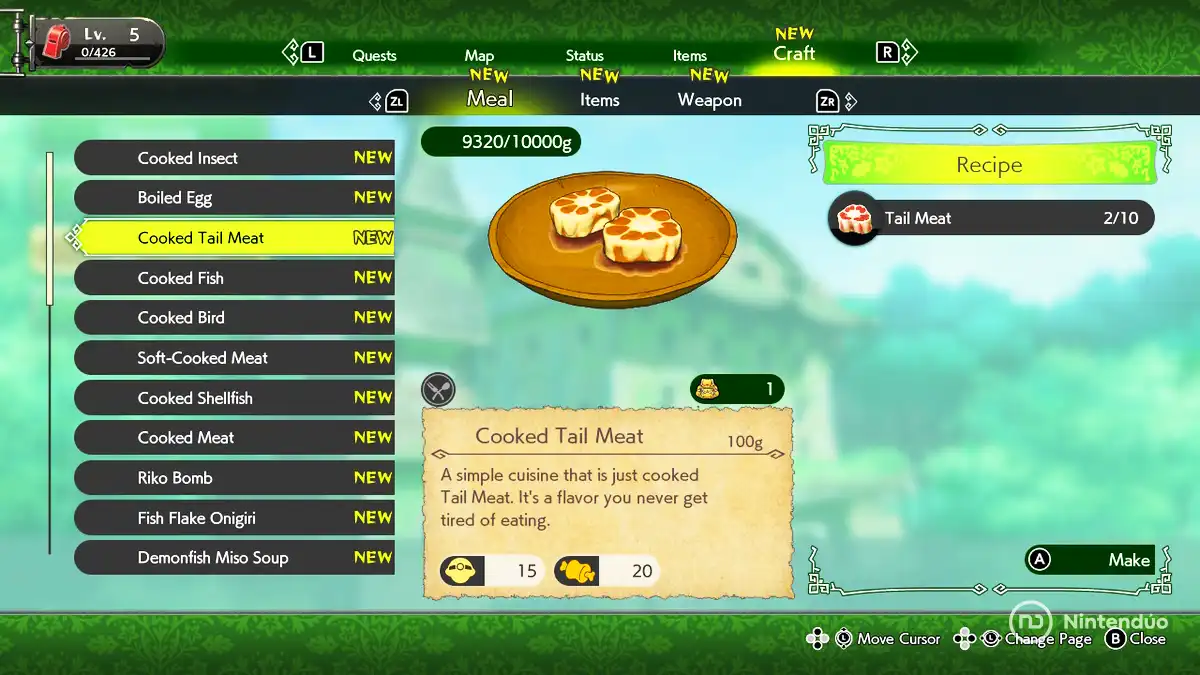Open the Status tab
Image resolution: width=1200 pixels, height=675 pixels.
(584, 56)
